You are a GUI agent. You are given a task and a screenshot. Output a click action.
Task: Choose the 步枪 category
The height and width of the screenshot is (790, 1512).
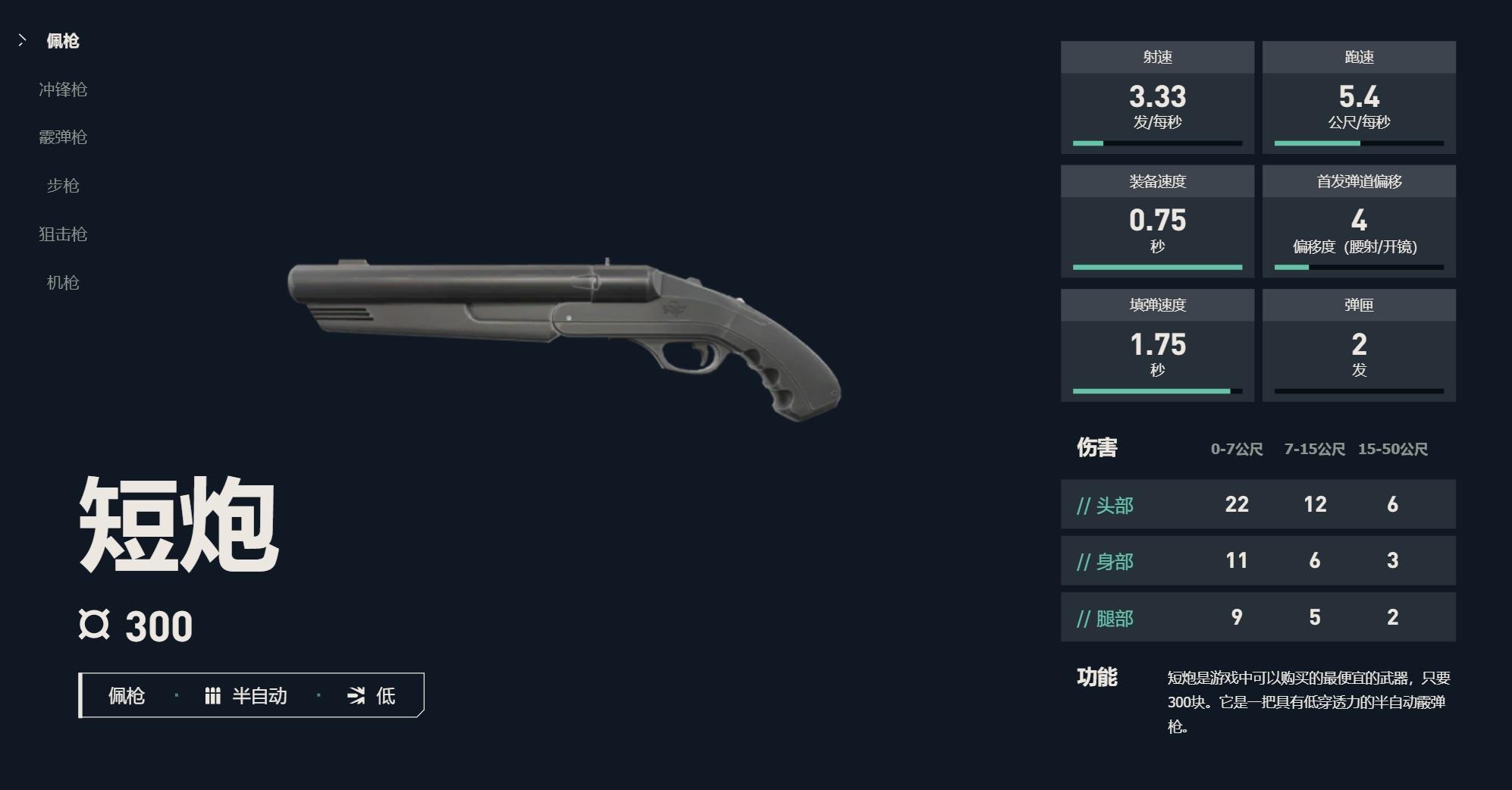[x=63, y=186]
